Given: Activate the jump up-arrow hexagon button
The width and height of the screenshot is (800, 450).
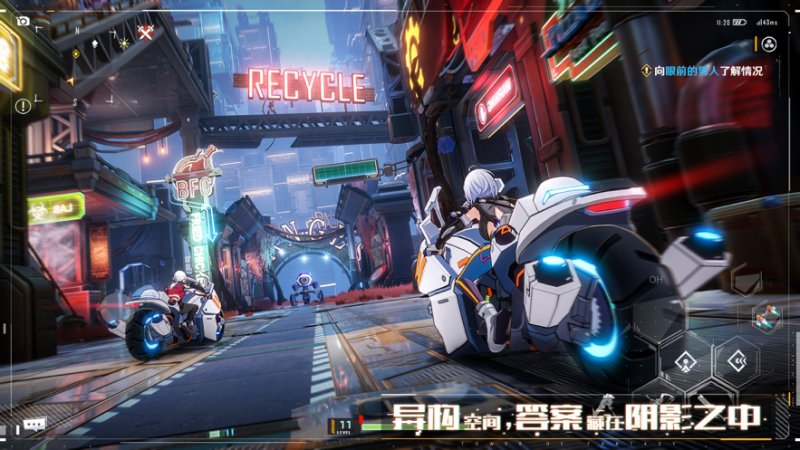Looking at the screenshot, I should 687,362.
